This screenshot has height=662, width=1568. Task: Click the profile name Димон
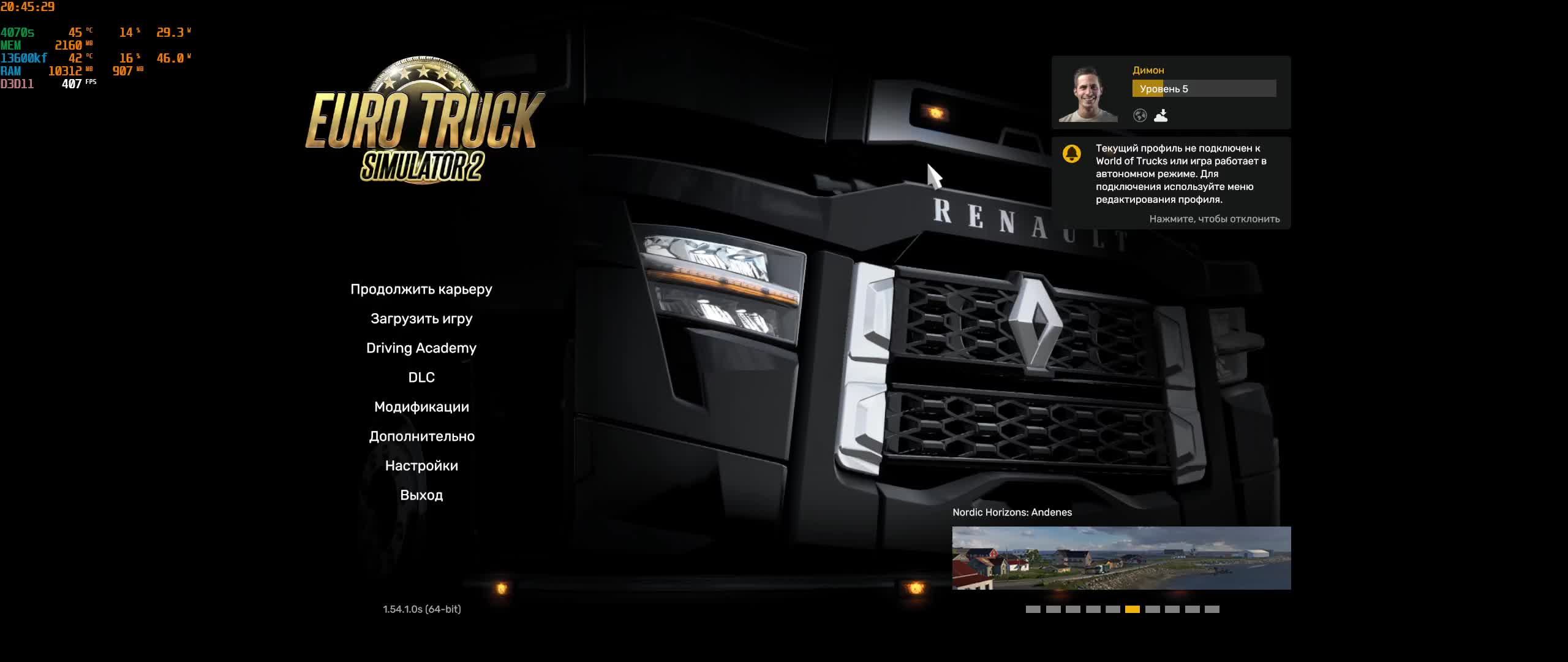1149,70
